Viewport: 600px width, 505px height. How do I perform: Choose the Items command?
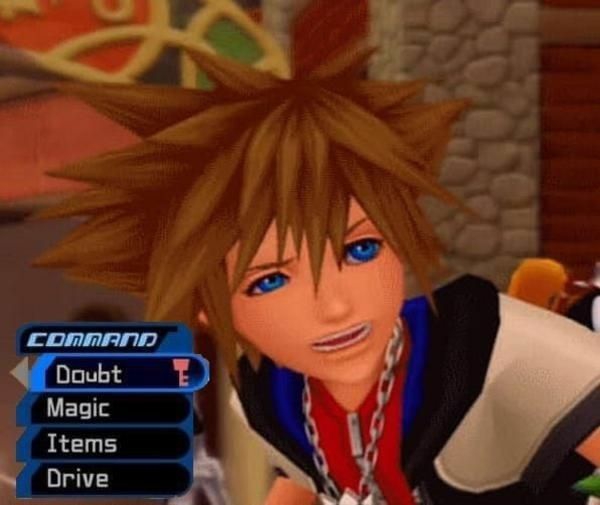[x=105, y=444]
